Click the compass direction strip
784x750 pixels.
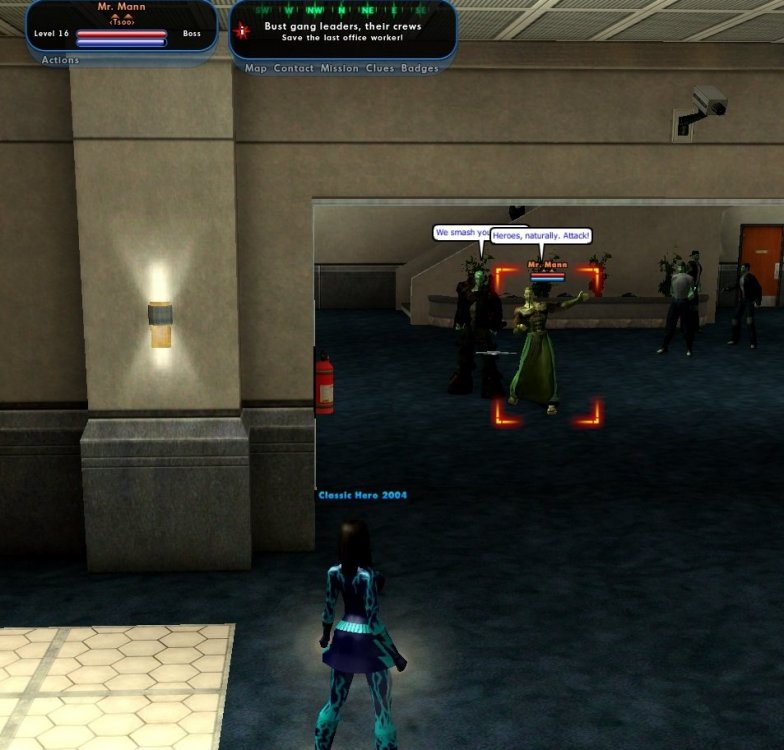coord(343,9)
